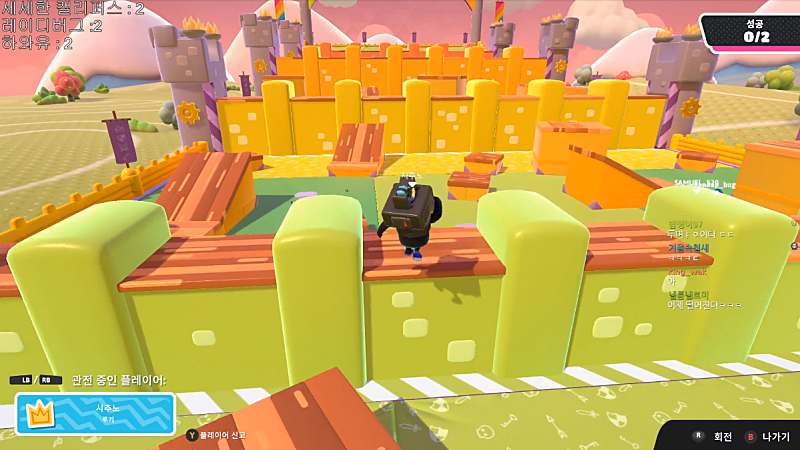The height and width of the screenshot is (450, 800).
Task: Click the 플레이어 신고 report player label
Action: [221, 435]
